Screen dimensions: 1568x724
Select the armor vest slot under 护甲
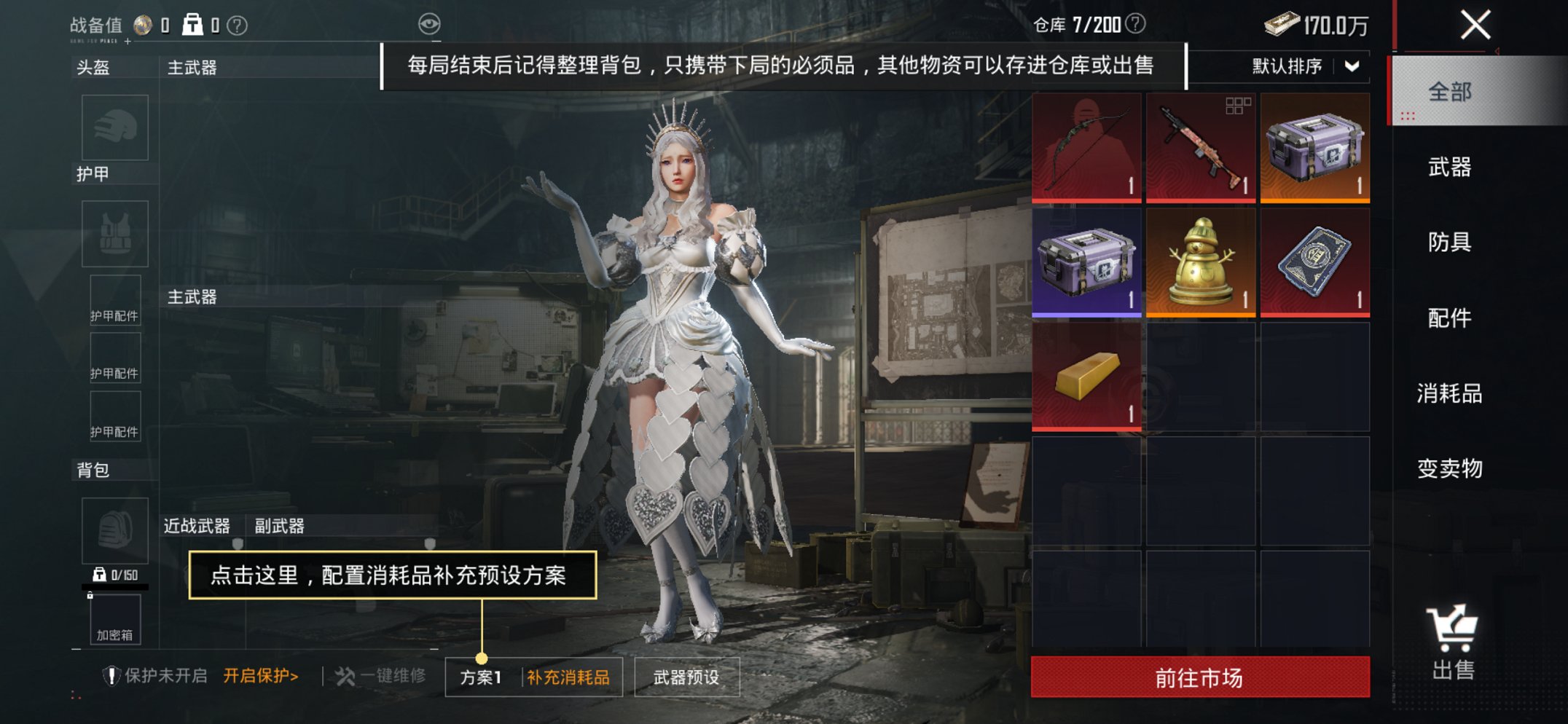coord(114,233)
